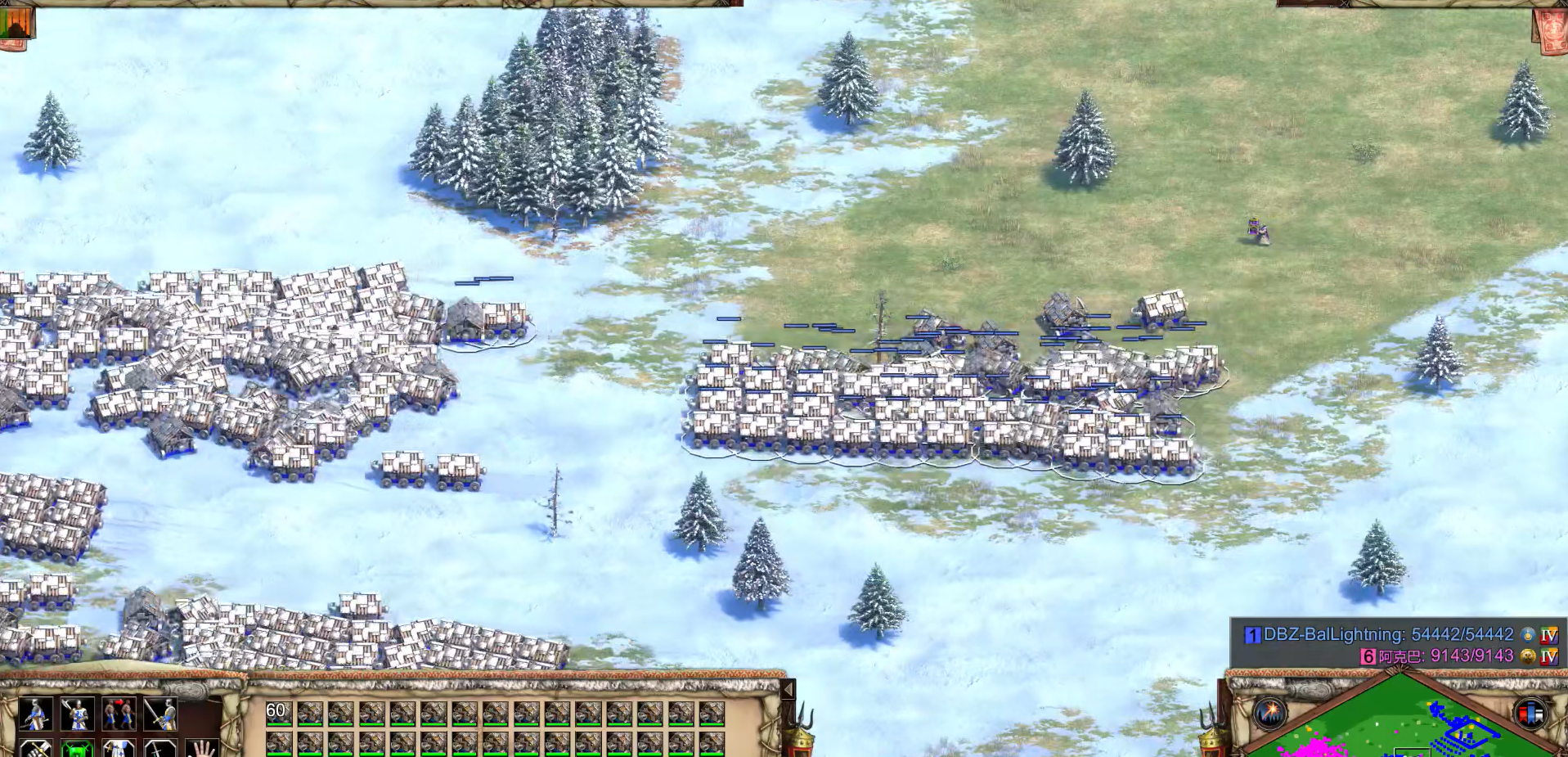Toggle the minimap colored banners mode button
1568x757 pixels.
point(1530,713)
